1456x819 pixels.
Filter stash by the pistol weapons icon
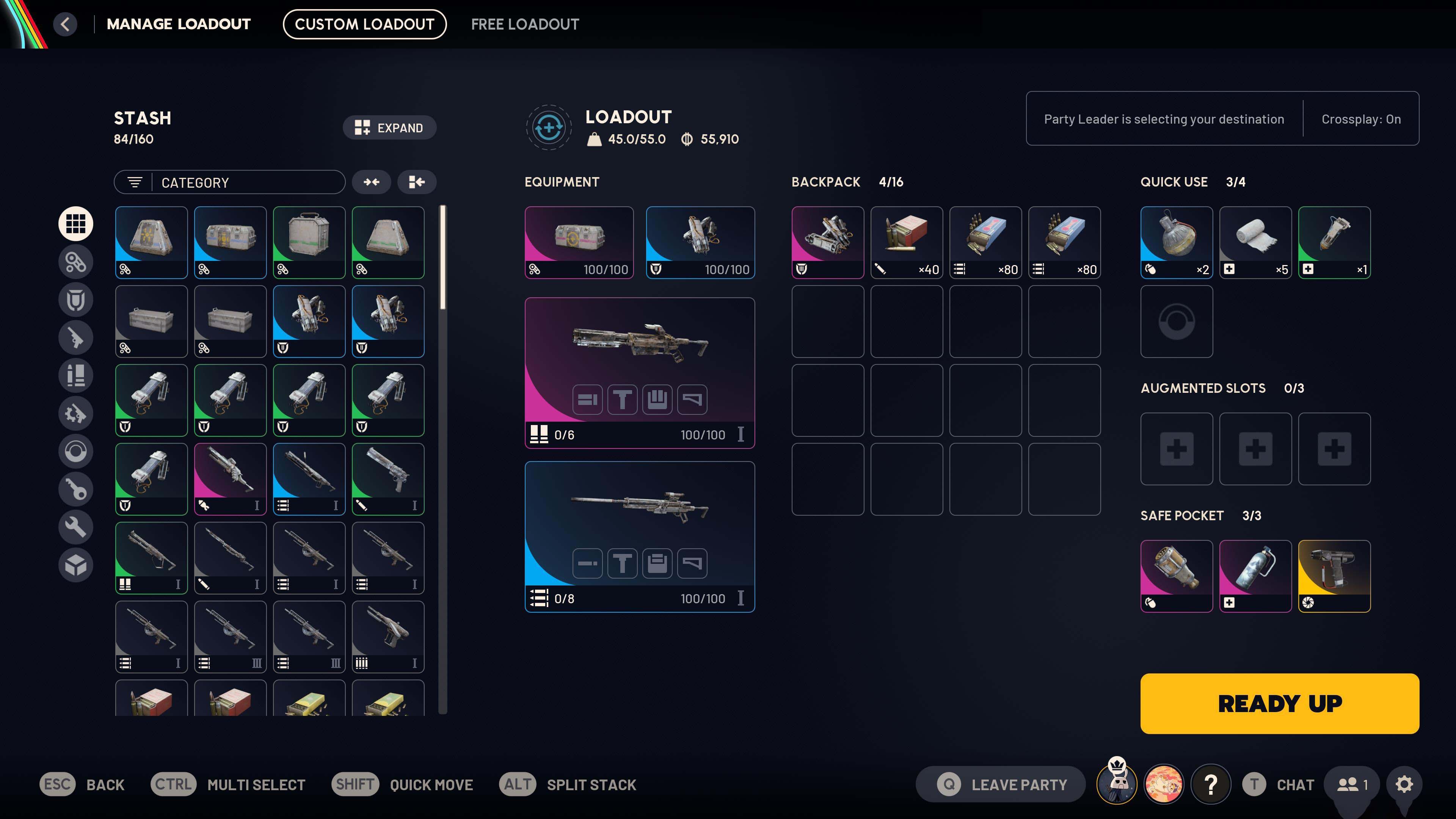(x=76, y=337)
